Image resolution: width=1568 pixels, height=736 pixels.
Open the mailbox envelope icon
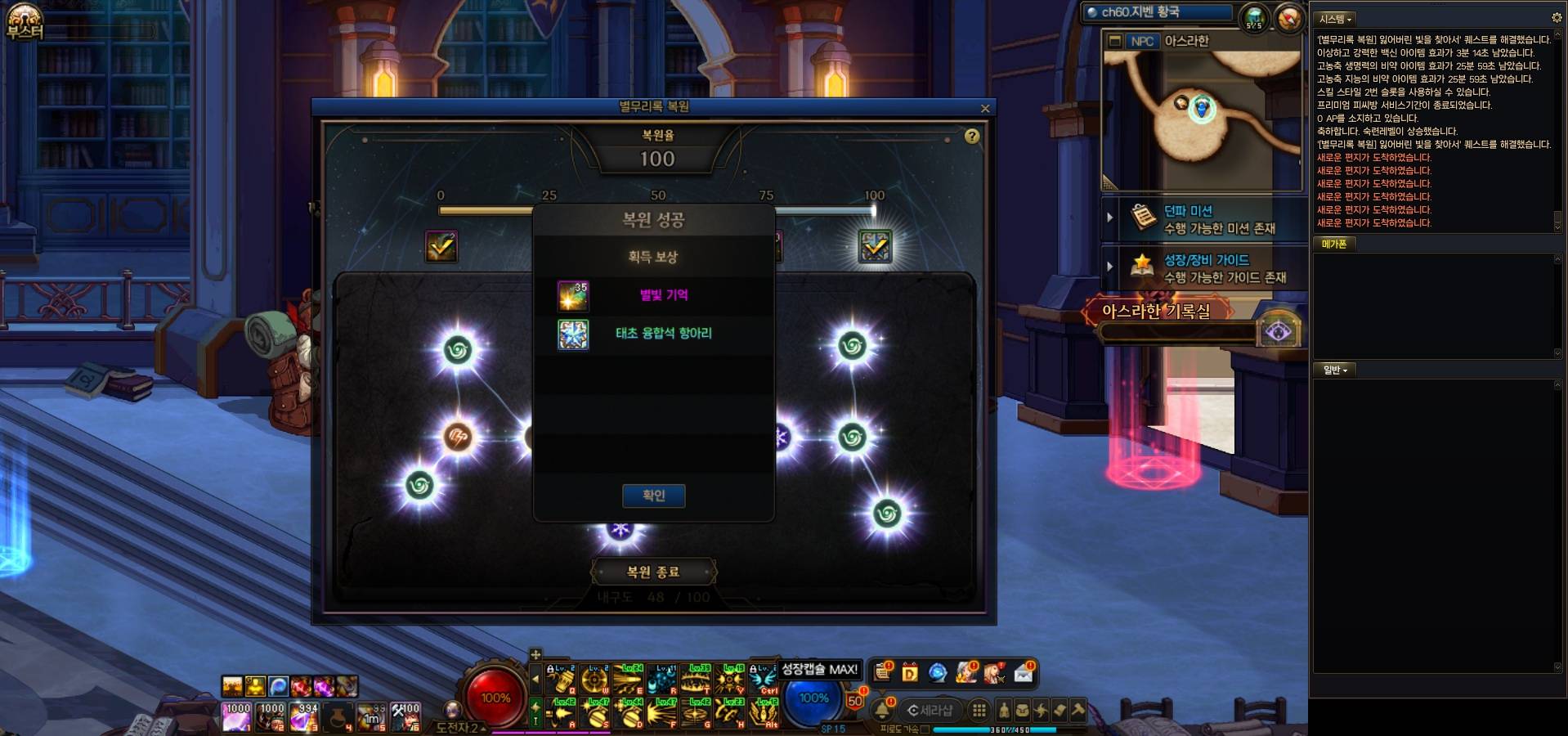click(x=1024, y=673)
